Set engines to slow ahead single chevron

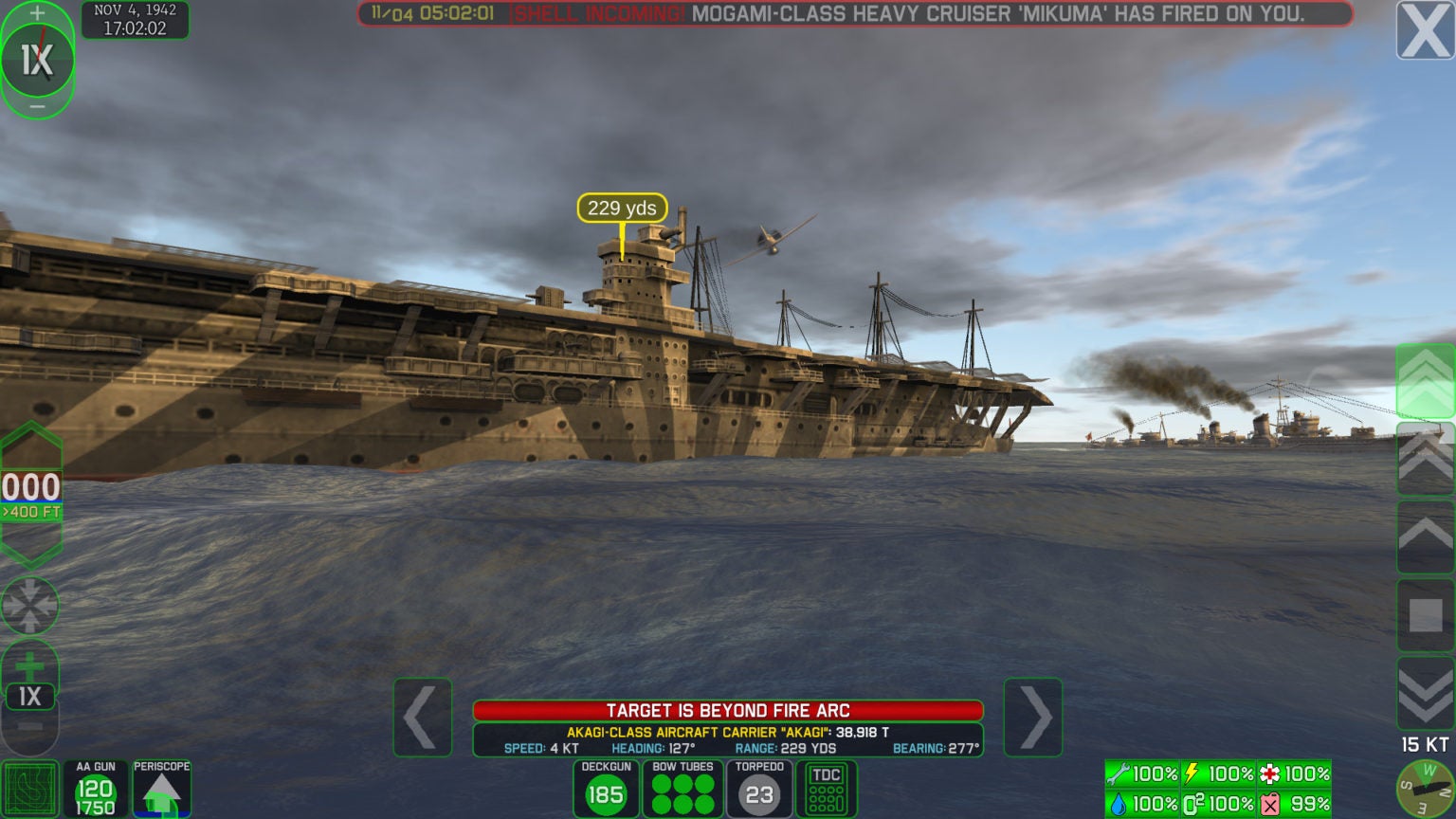tap(1425, 537)
